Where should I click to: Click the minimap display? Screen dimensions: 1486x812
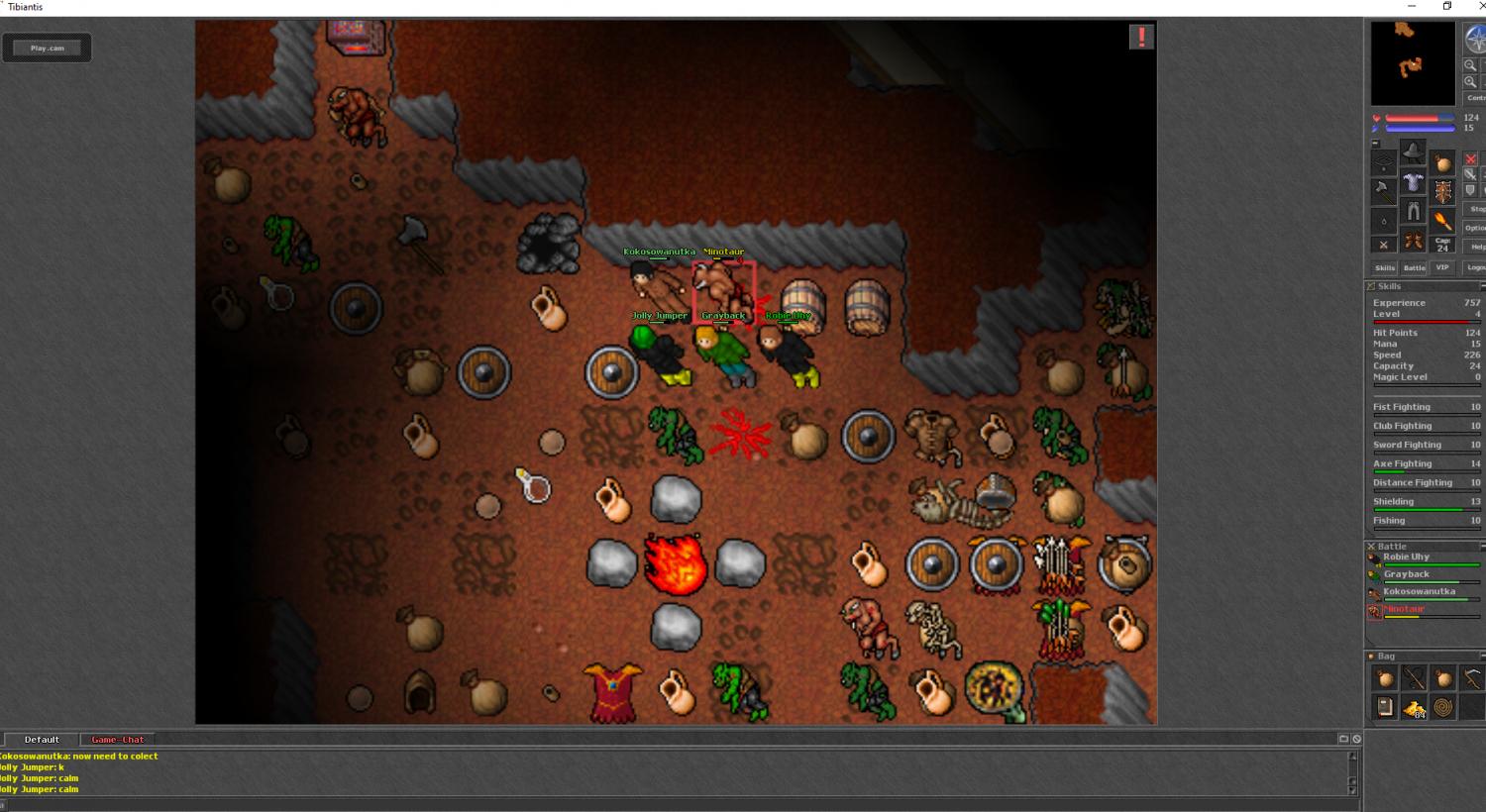[1413, 63]
